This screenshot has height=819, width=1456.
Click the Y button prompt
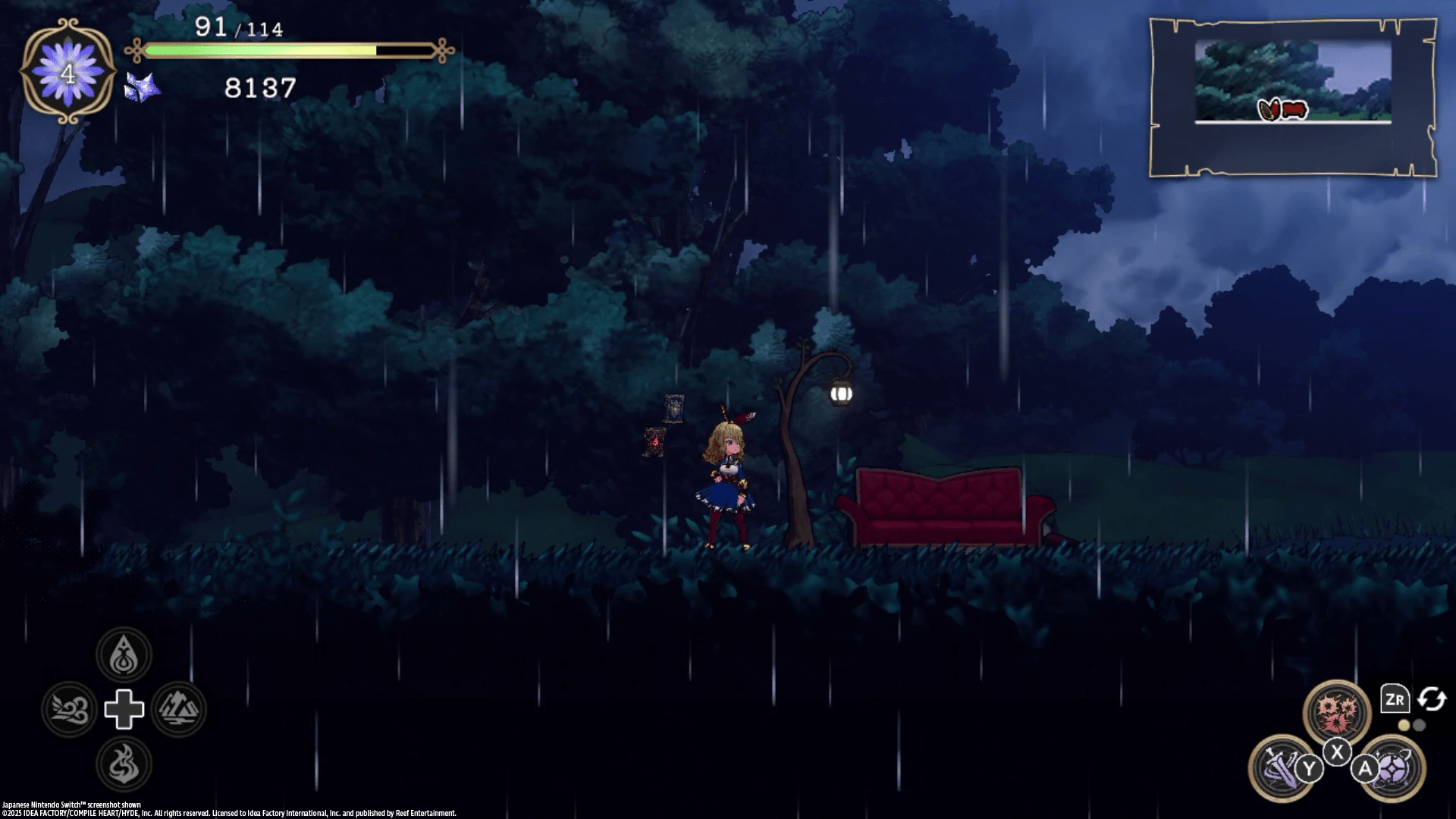coord(1309,767)
